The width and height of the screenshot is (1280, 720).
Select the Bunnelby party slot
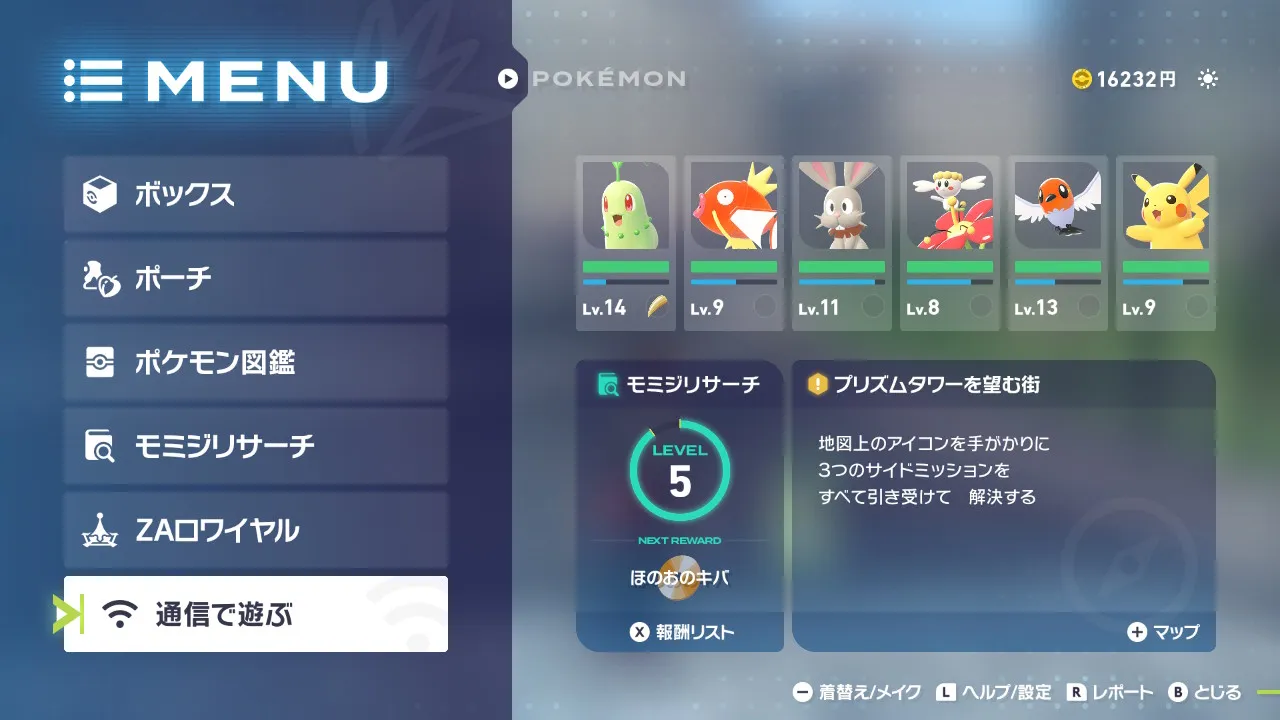tap(842, 243)
